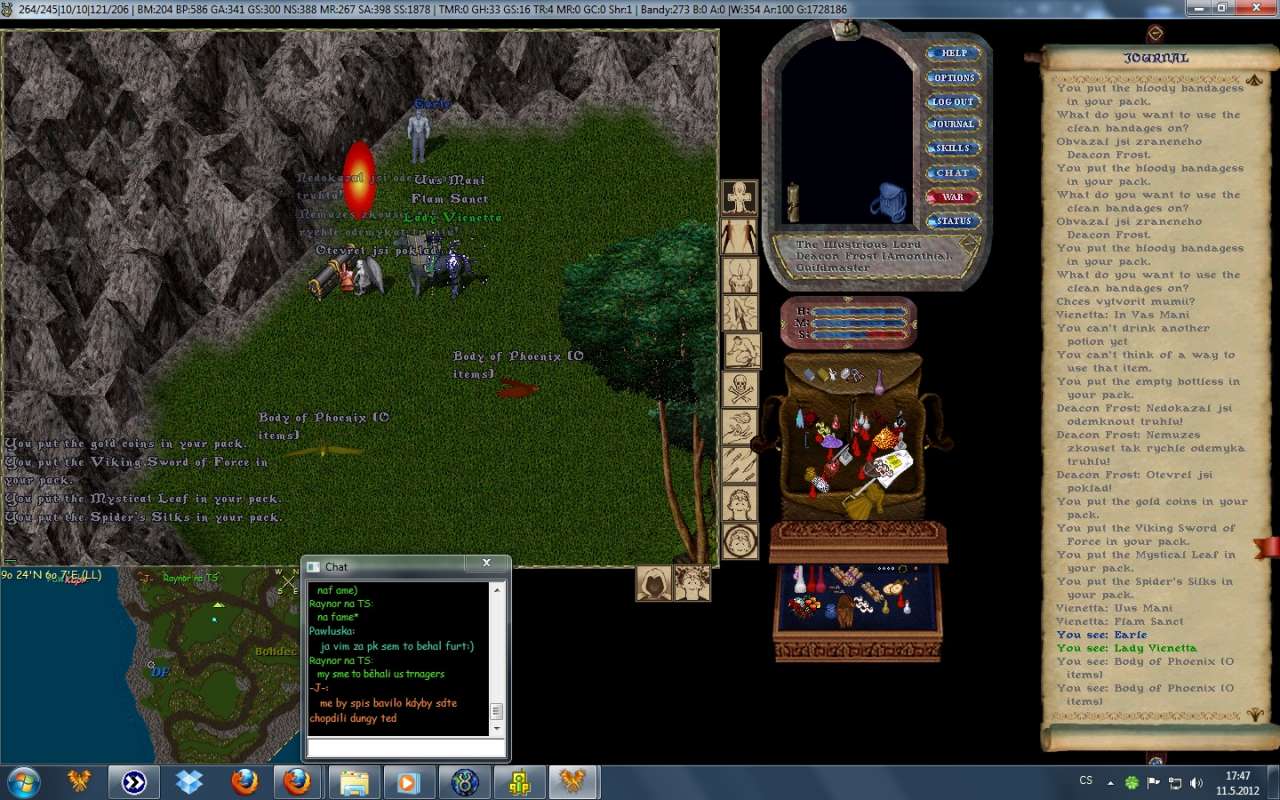
Task: Toggle the red War mode button
Action: [x=953, y=197]
